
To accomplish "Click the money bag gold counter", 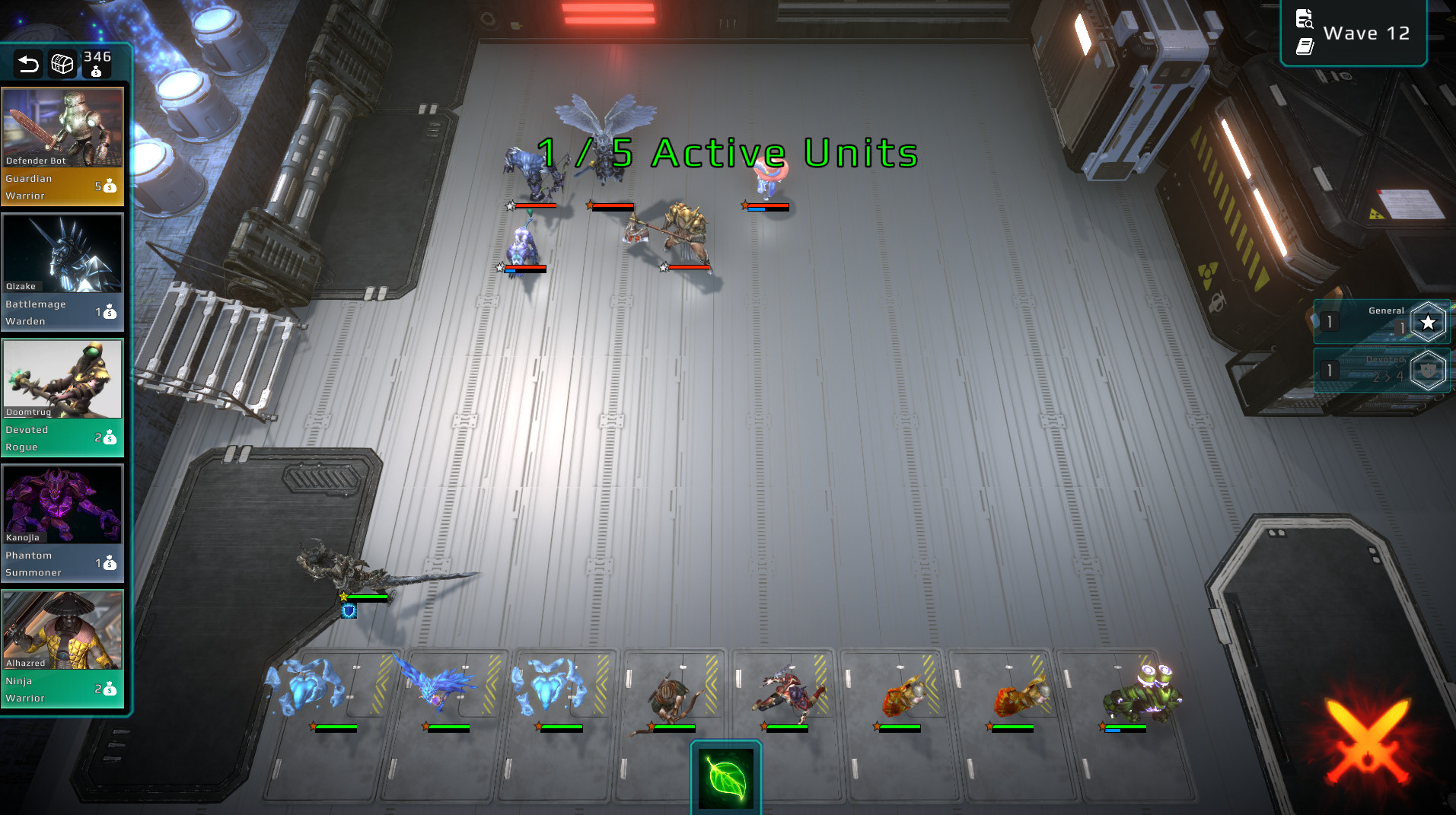I will (x=96, y=65).
